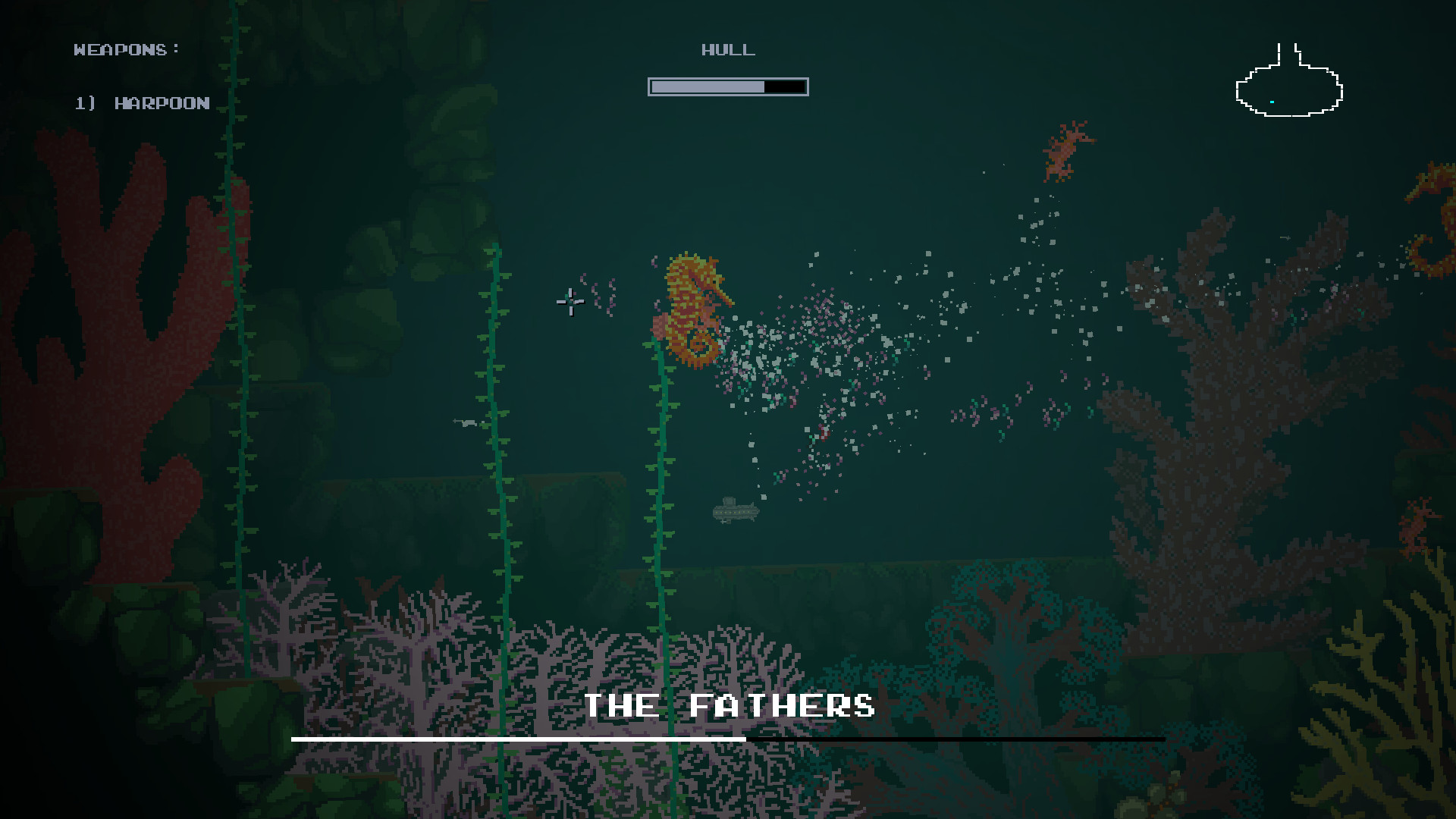Click the 1) HARPOON weapon entry
Viewport: 1456px width, 819px height.
click(142, 103)
